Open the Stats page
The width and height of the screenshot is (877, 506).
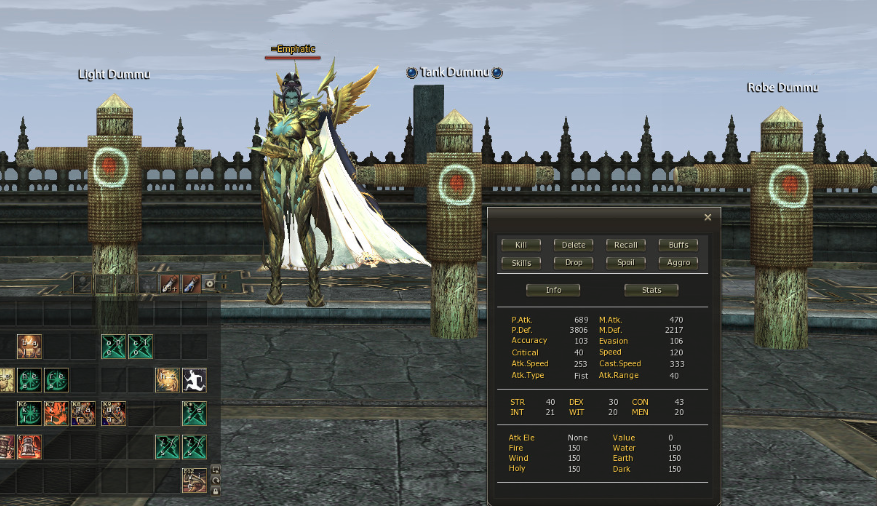point(651,290)
